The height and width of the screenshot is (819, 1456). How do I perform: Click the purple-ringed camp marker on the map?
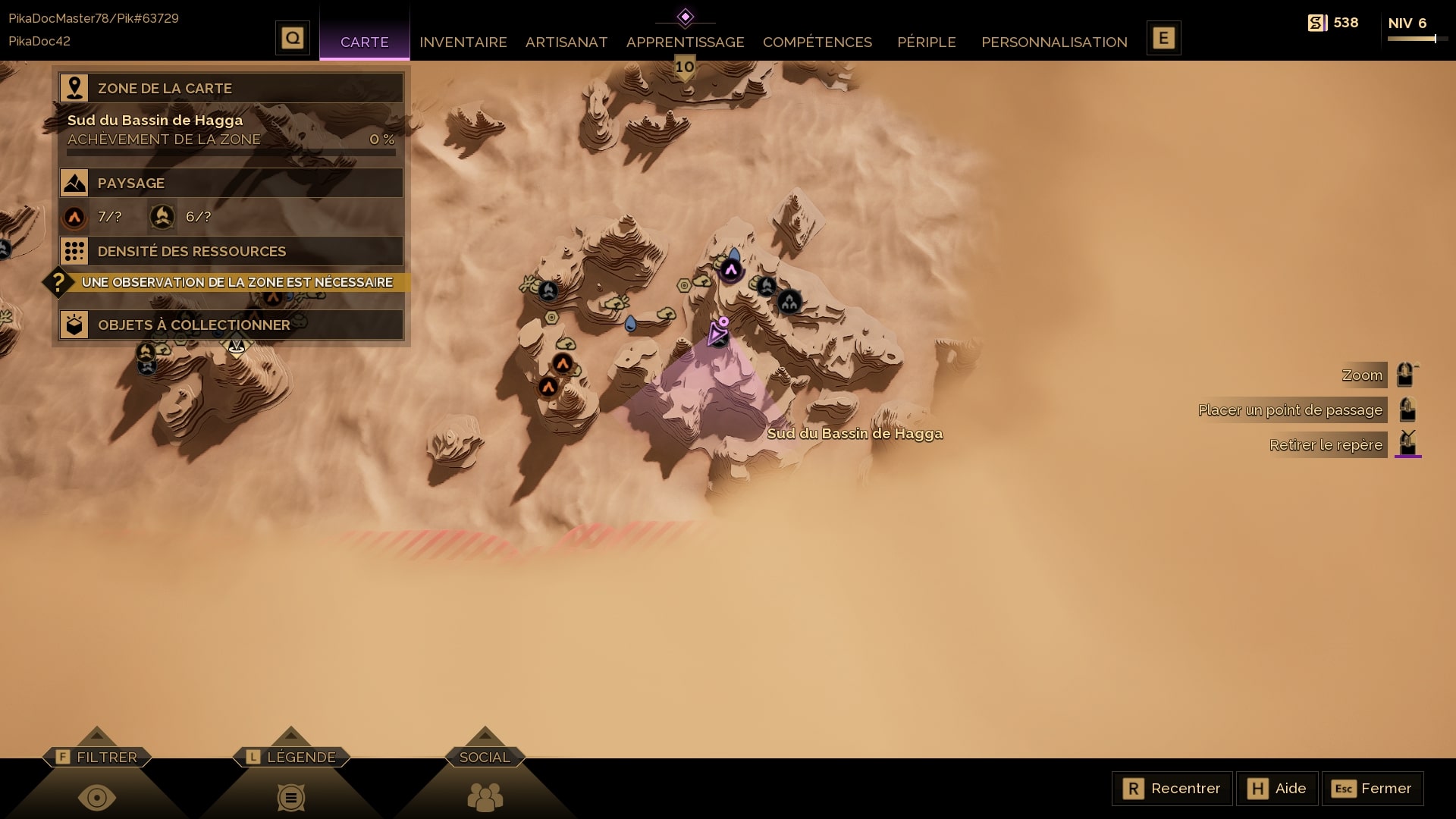pyautogui.click(x=731, y=270)
